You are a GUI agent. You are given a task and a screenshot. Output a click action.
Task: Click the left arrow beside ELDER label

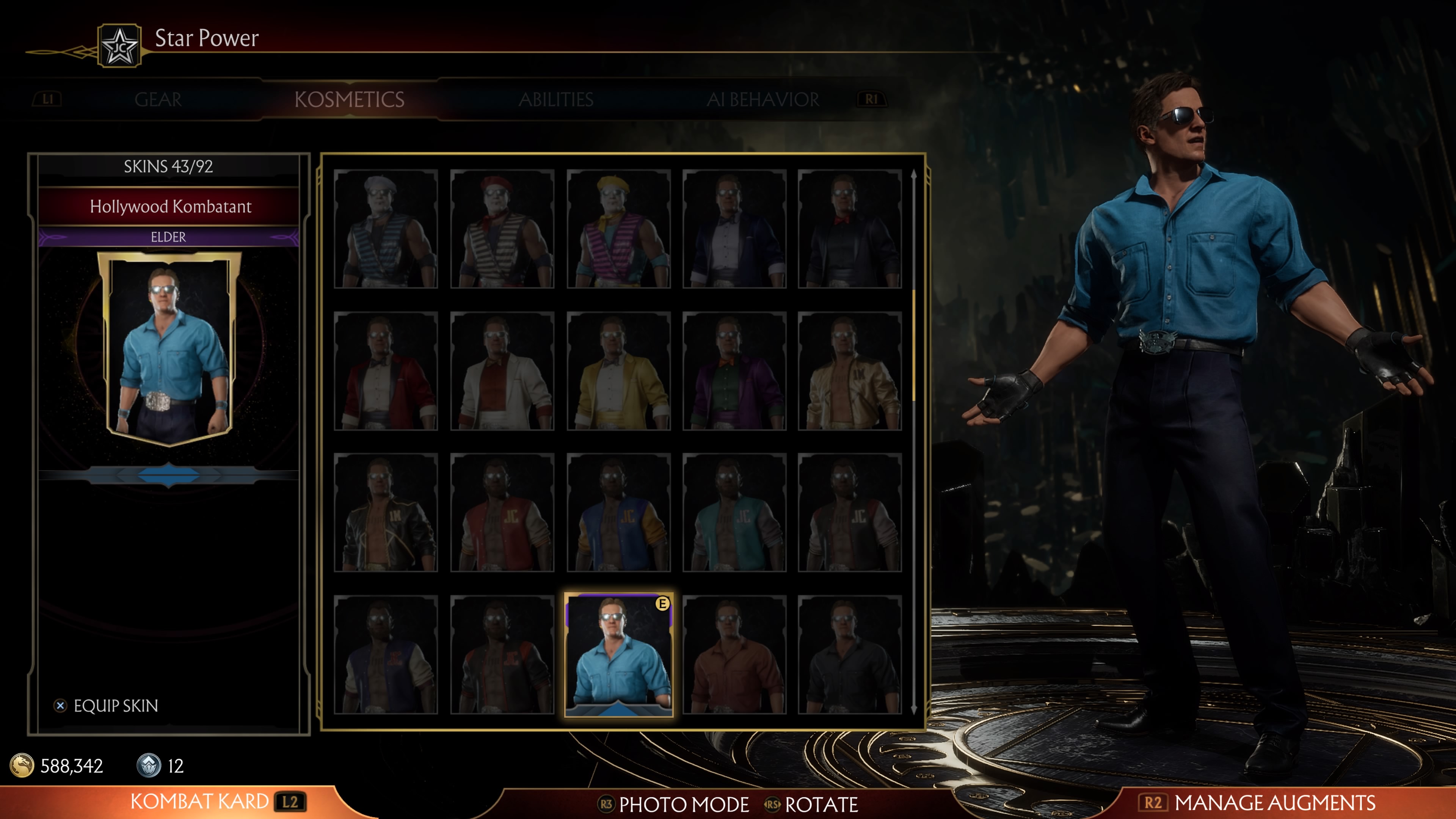tap(54, 237)
